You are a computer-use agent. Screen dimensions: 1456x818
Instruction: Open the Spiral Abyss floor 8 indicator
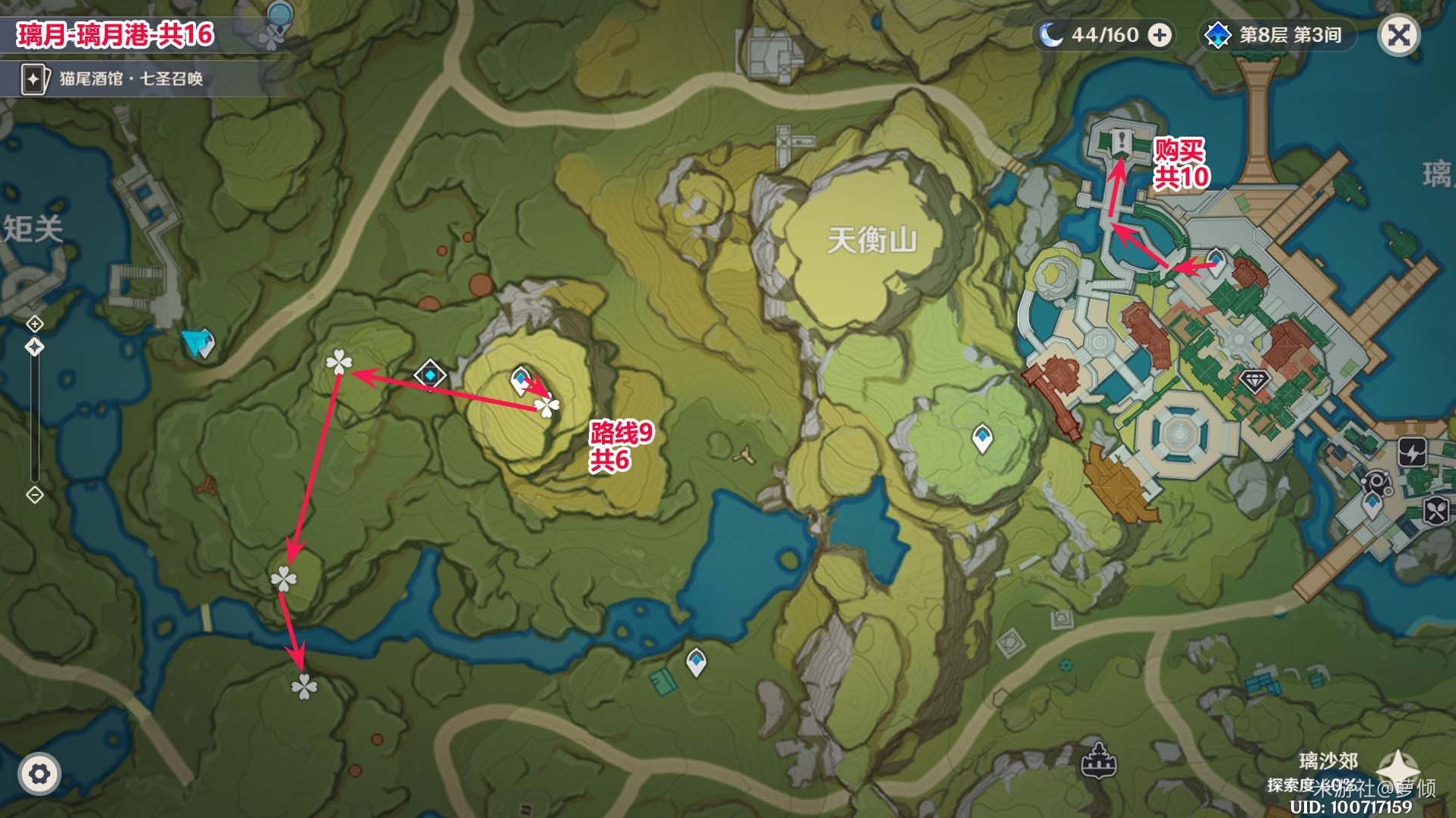1277,35
